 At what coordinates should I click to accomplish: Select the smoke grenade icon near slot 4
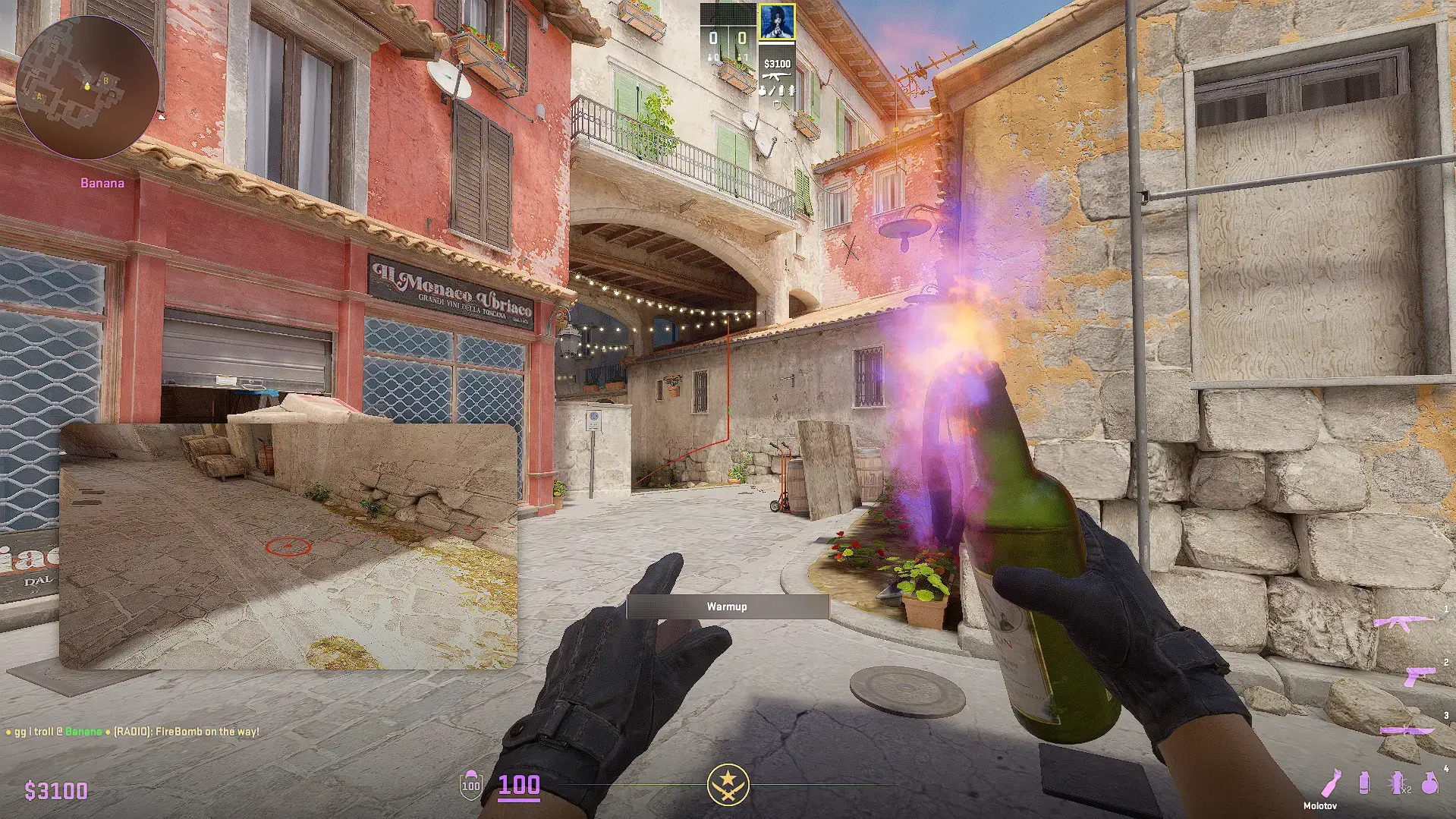[x=1365, y=783]
